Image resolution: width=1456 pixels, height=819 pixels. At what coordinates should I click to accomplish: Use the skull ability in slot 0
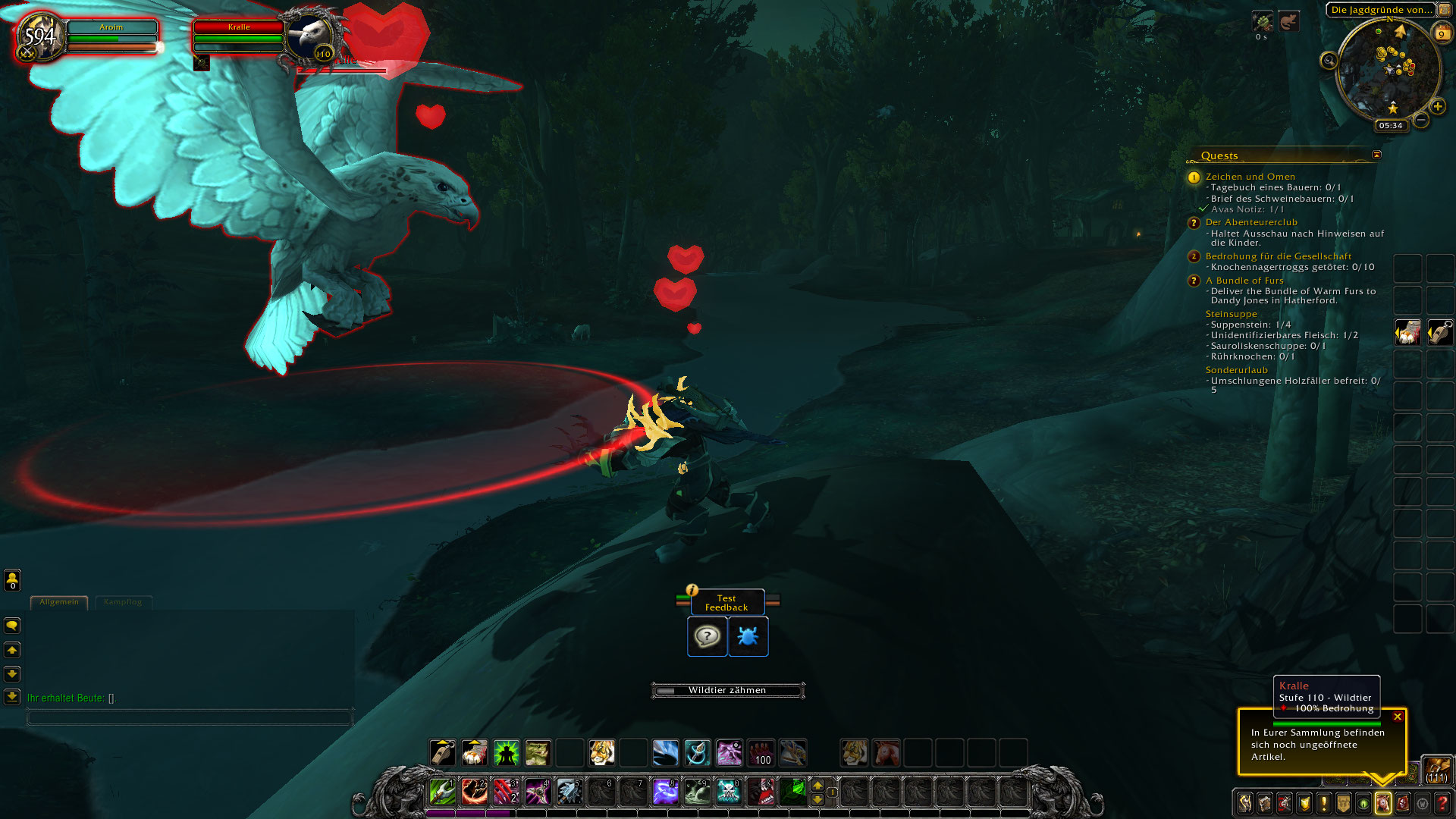point(729,792)
